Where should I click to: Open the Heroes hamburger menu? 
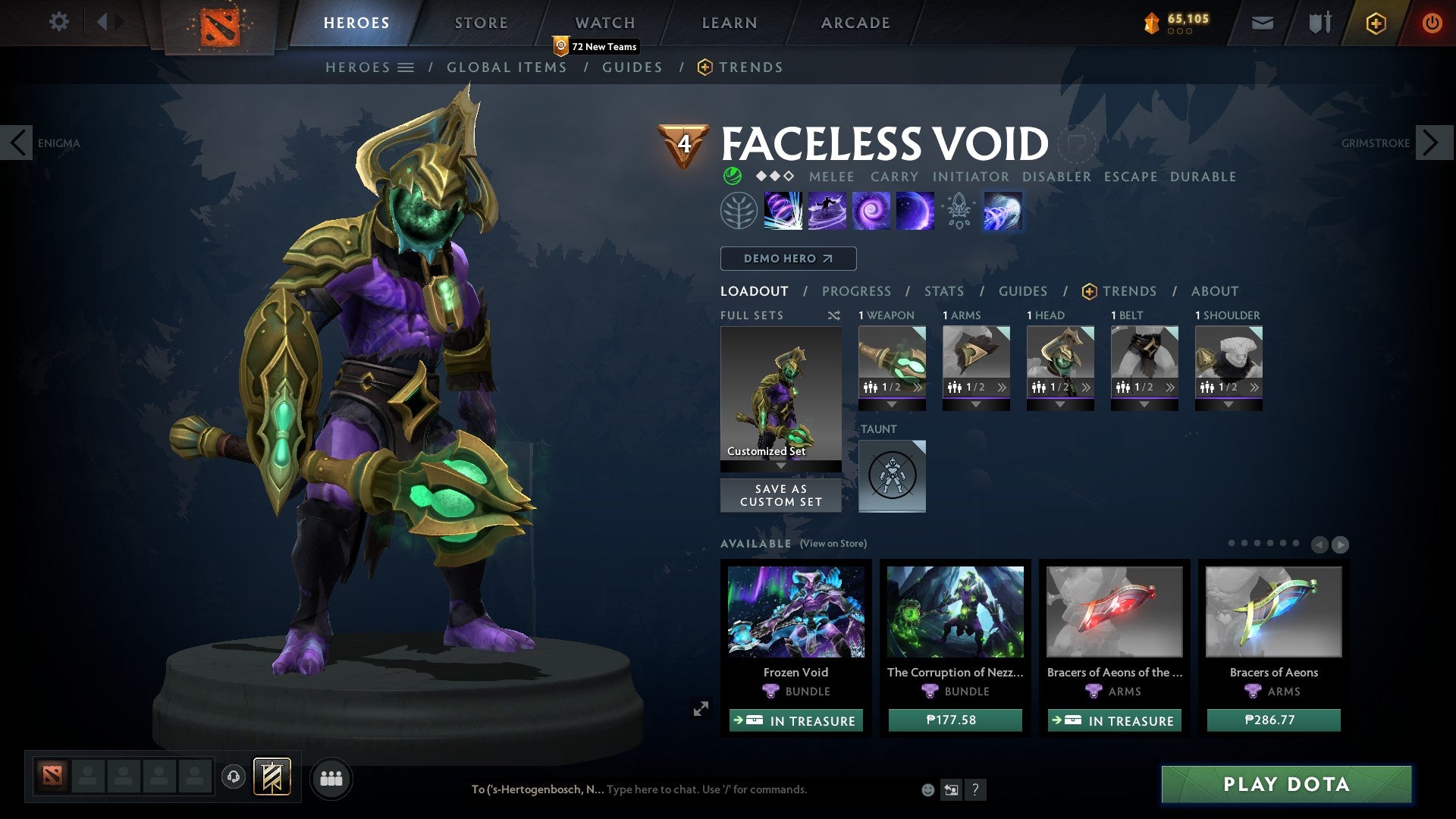pos(406,67)
